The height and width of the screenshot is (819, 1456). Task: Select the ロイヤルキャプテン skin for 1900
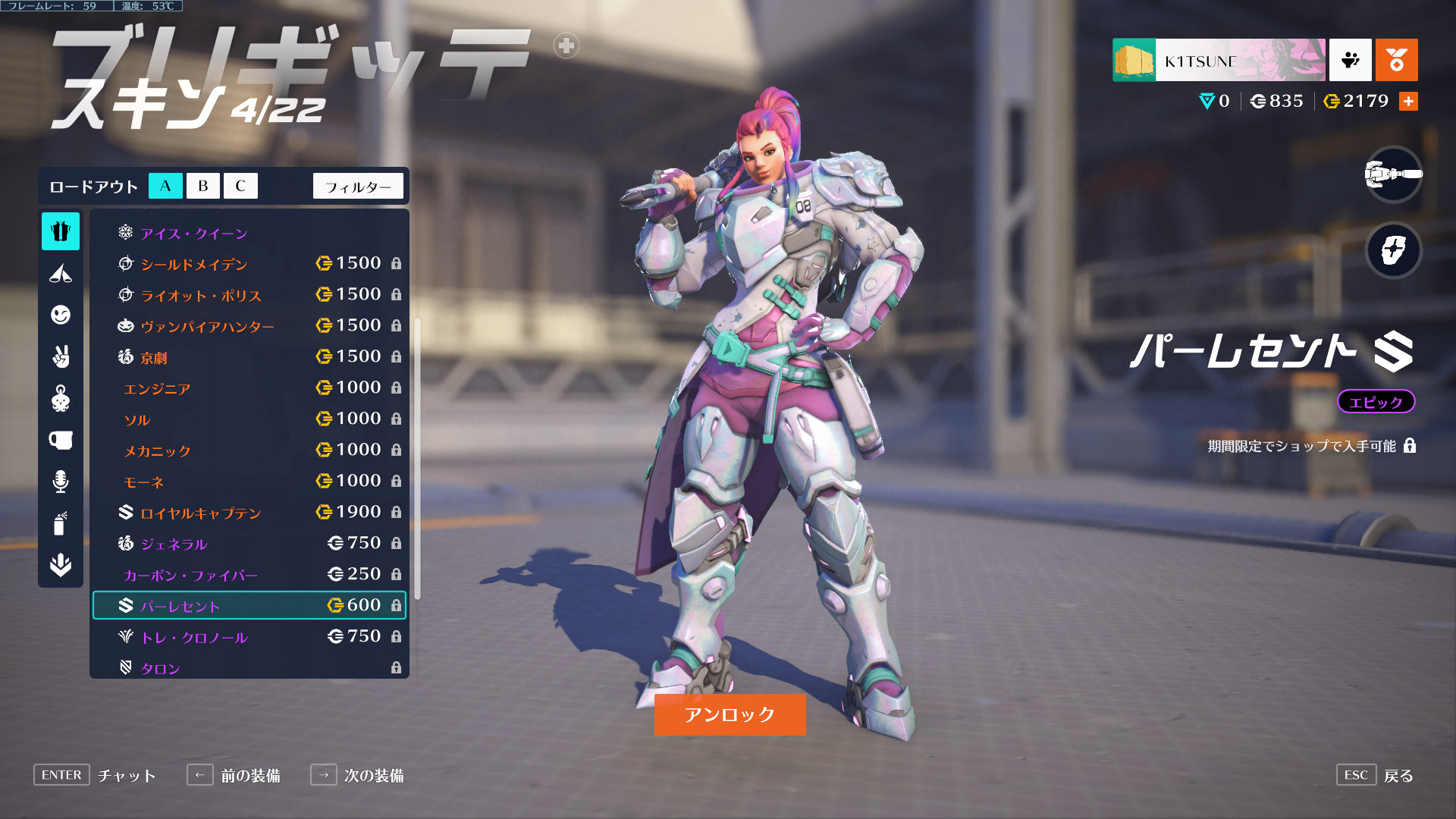(x=249, y=513)
